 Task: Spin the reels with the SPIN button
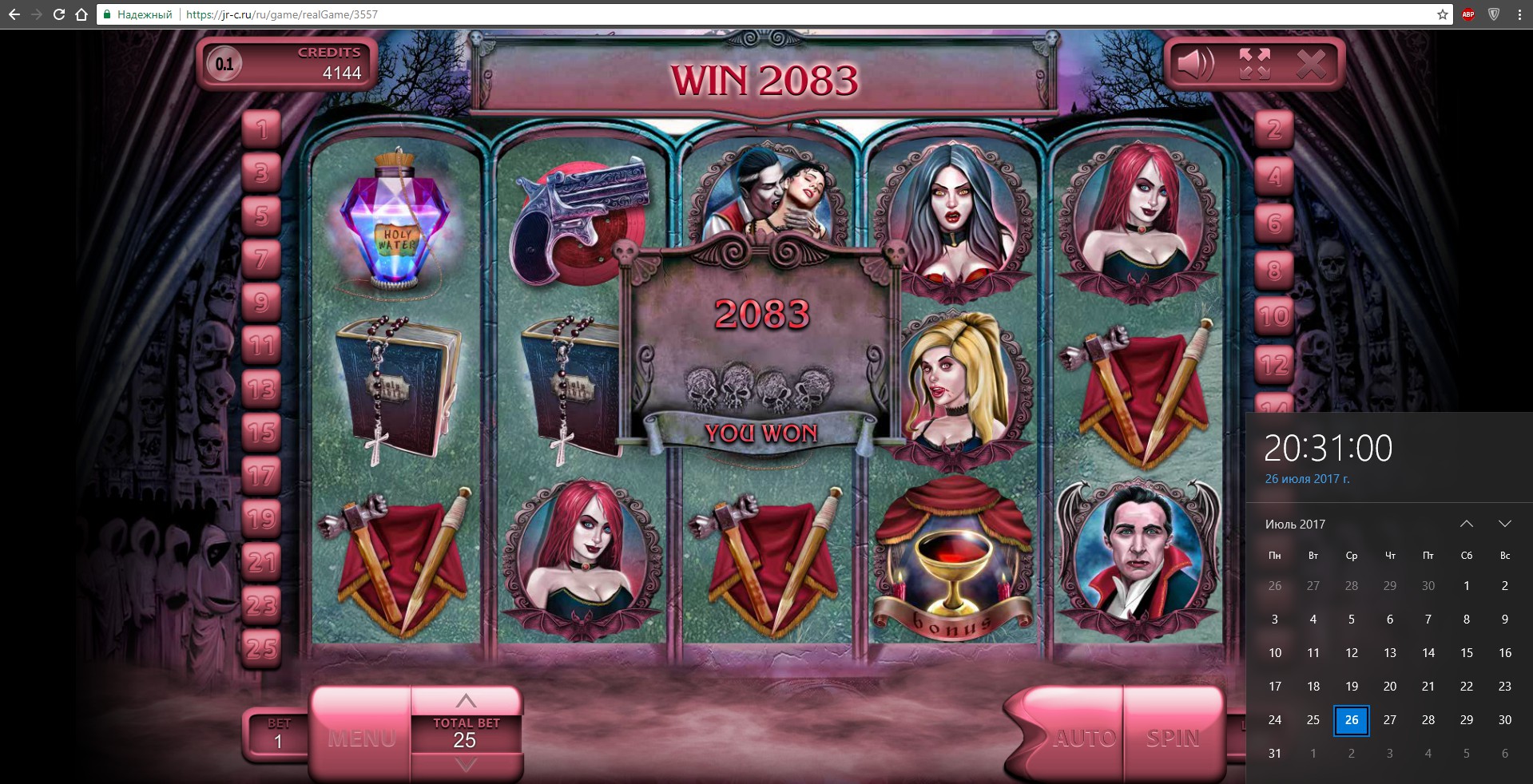(1173, 737)
